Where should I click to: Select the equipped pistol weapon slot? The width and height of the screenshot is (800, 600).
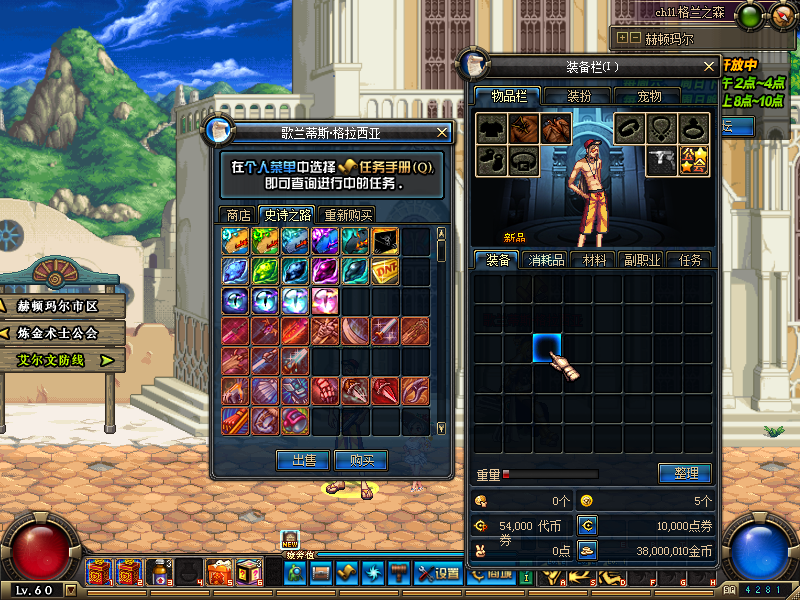coord(662,160)
